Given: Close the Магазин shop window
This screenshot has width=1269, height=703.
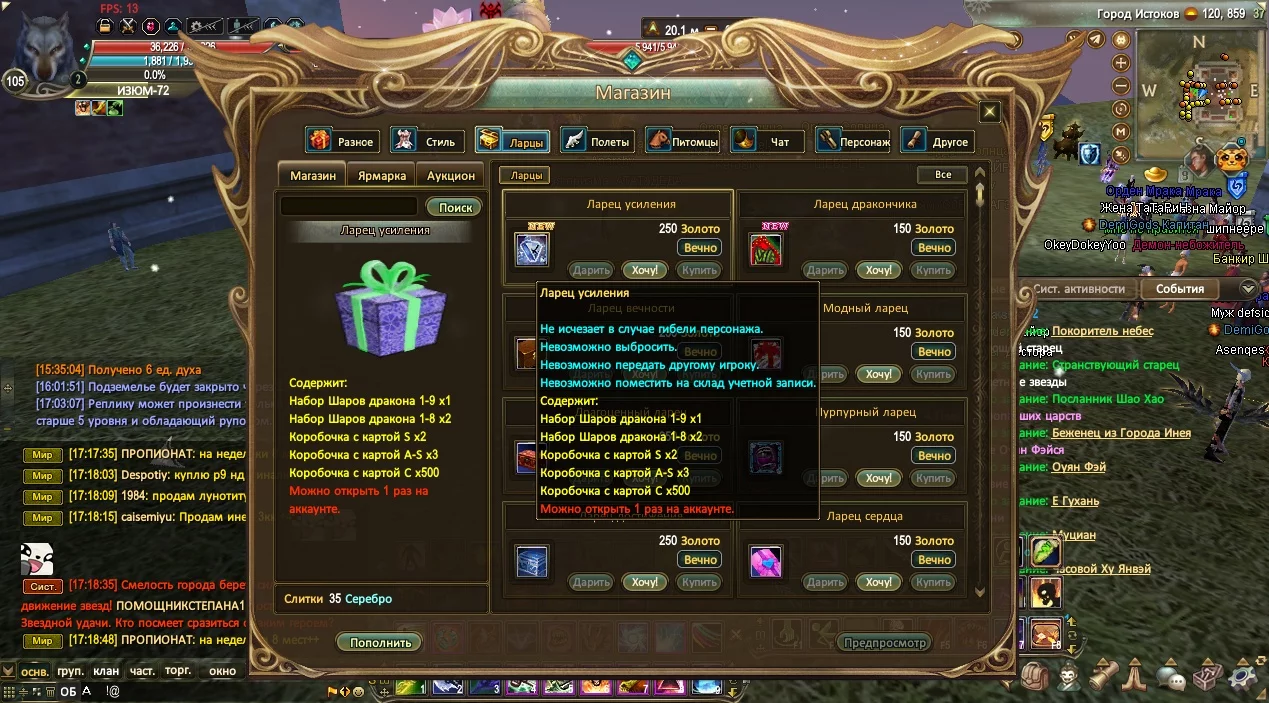Looking at the screenshot, I should click(989, 112).
